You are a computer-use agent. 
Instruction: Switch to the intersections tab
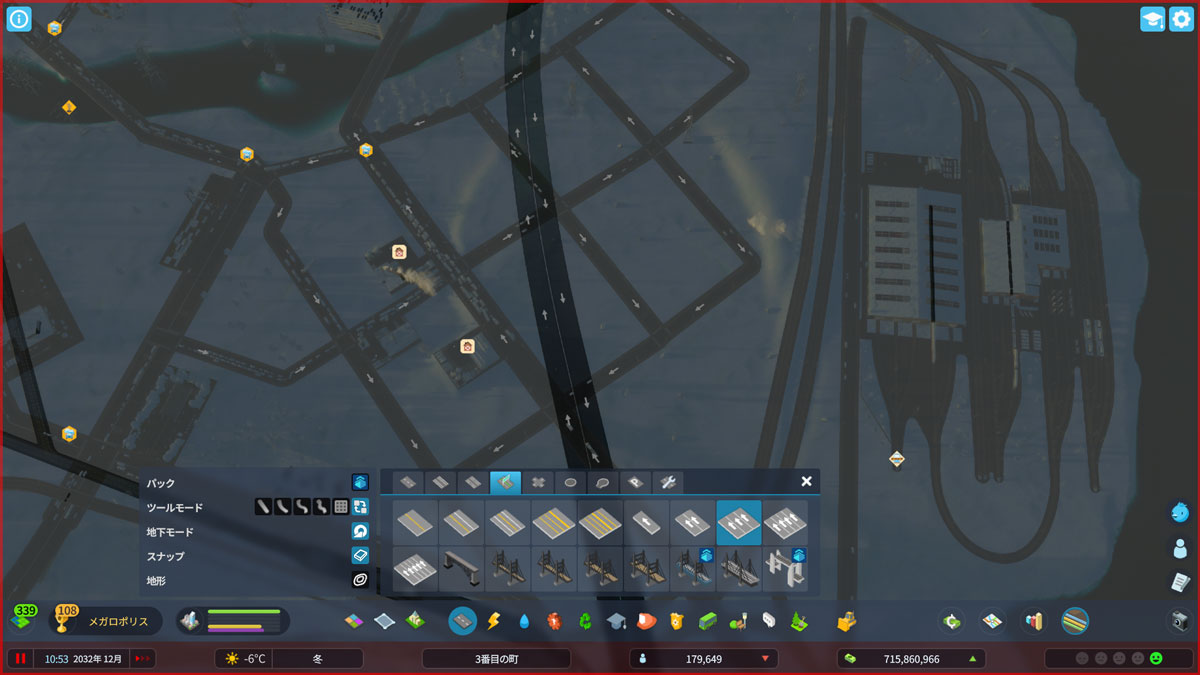(x=537, y=482)
